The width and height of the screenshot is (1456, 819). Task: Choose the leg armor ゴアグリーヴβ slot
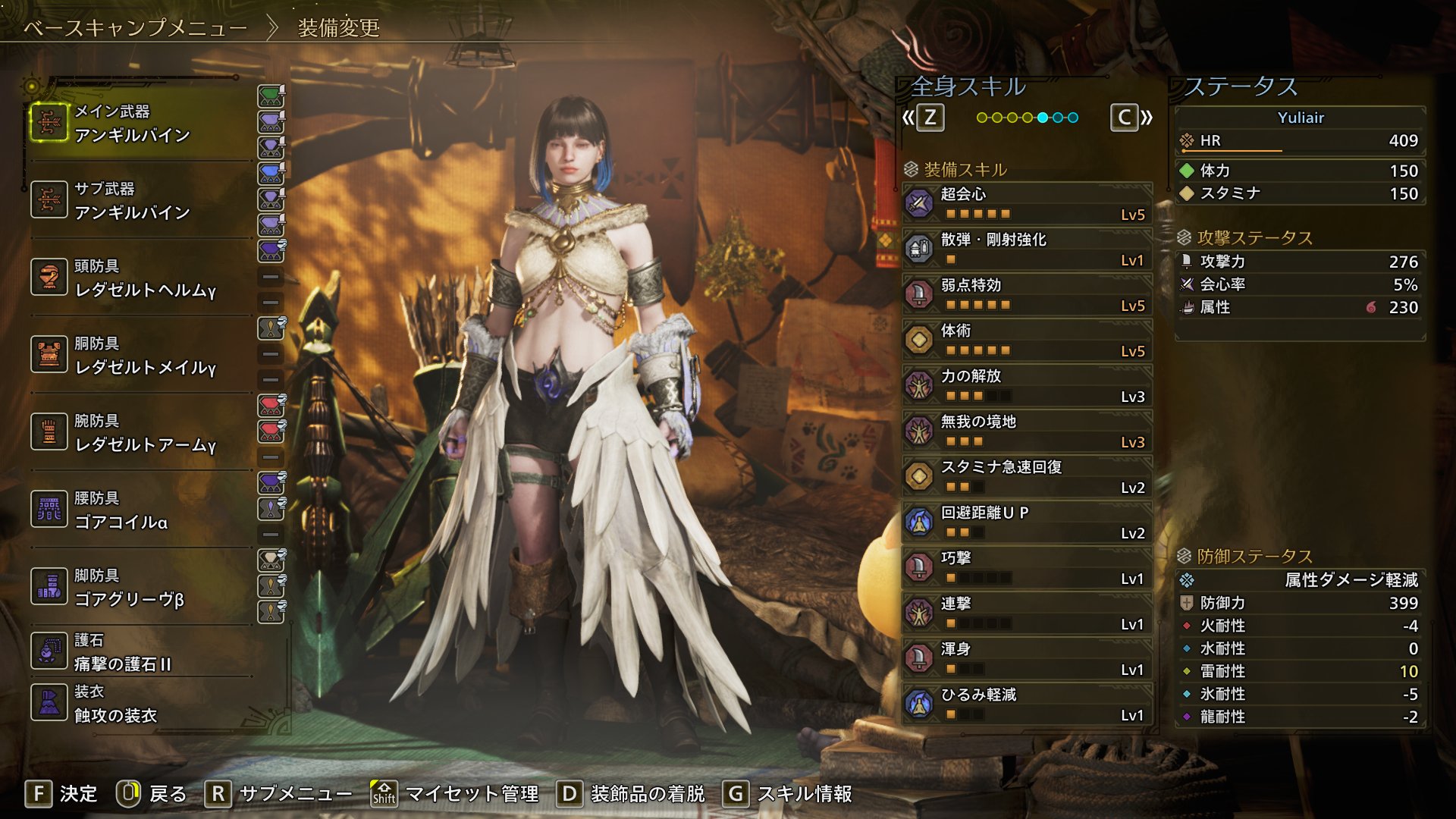click(140, 588)
